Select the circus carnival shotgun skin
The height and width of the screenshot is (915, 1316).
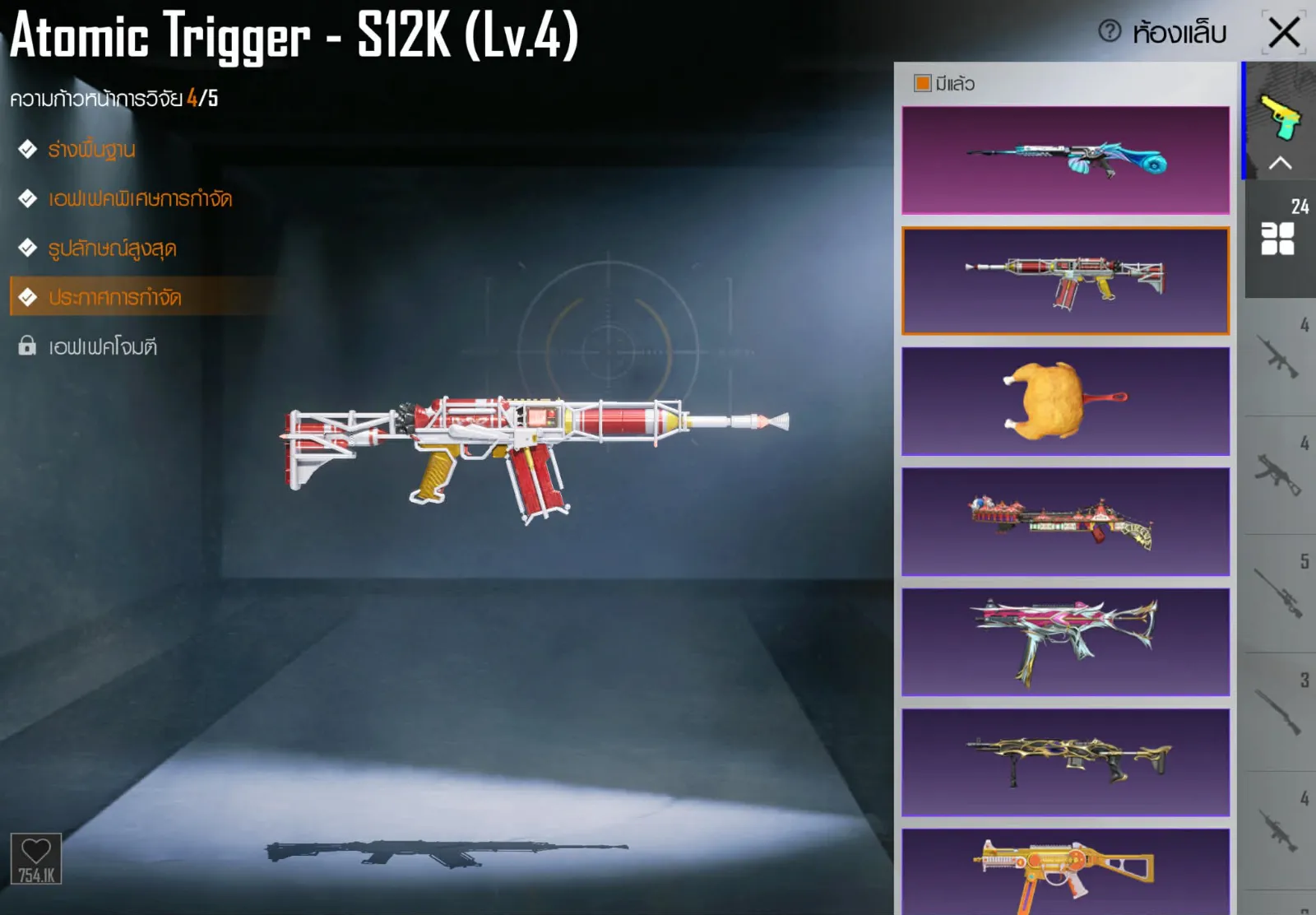(x=1065, y=522)
